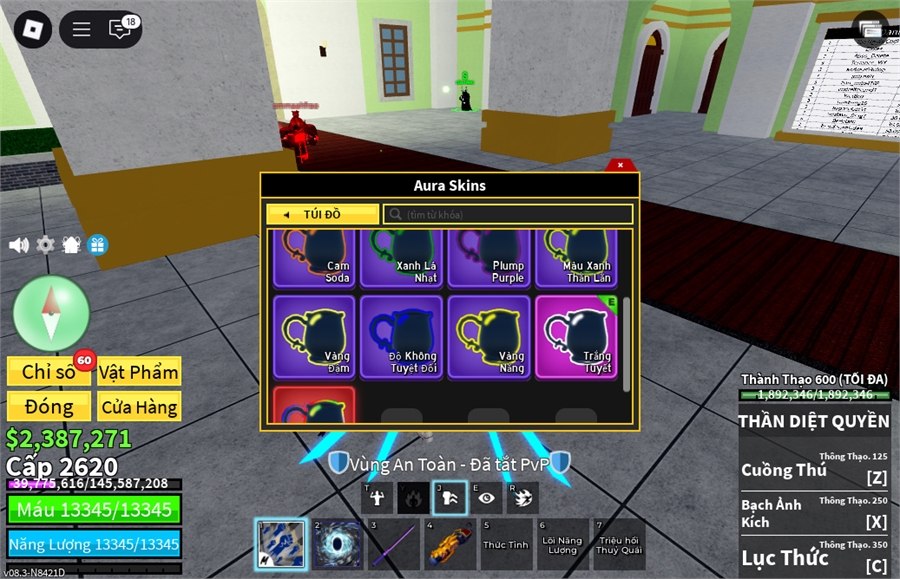
Task: Click the Đóng button
Action: pos(49,407)
